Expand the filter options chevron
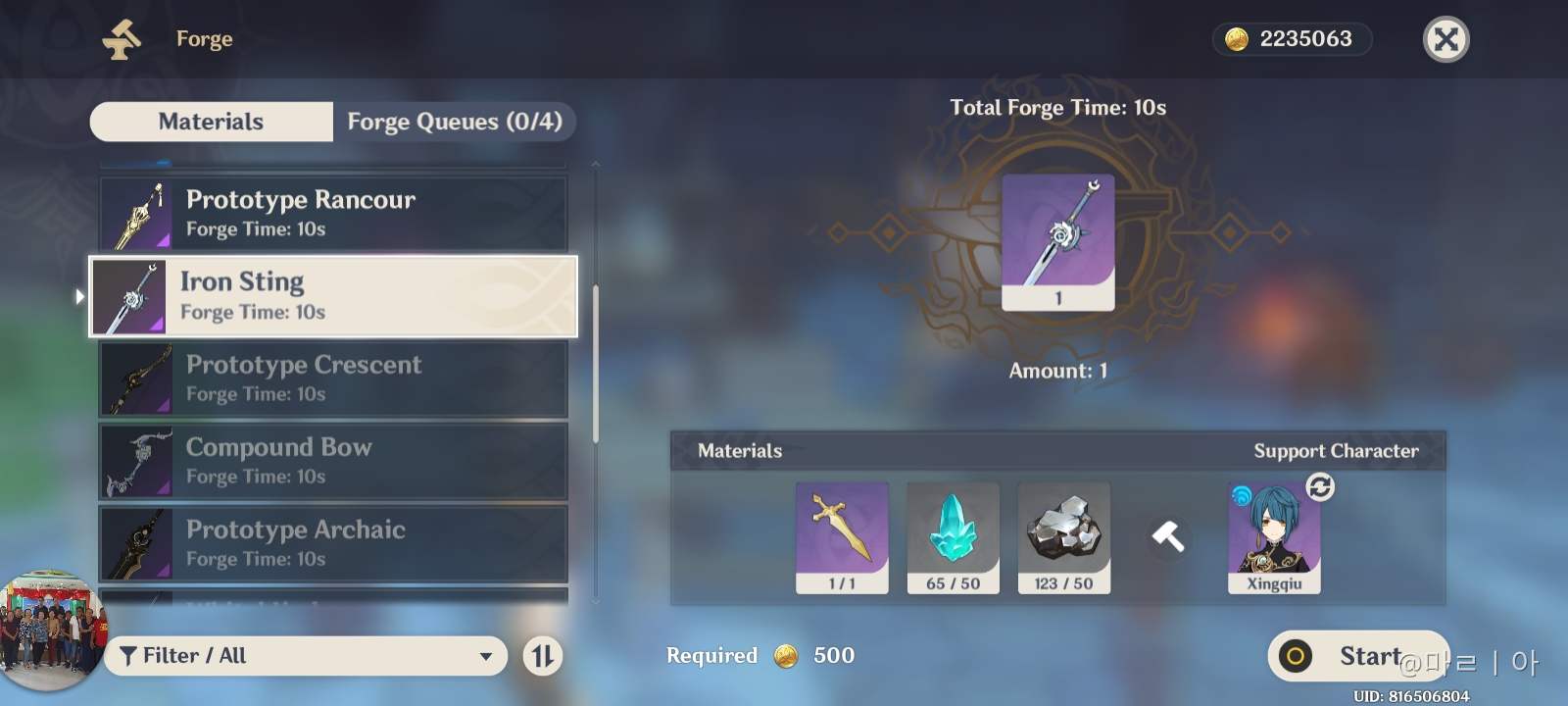This screenshot has height=706, width=1568. pos(488,655)
